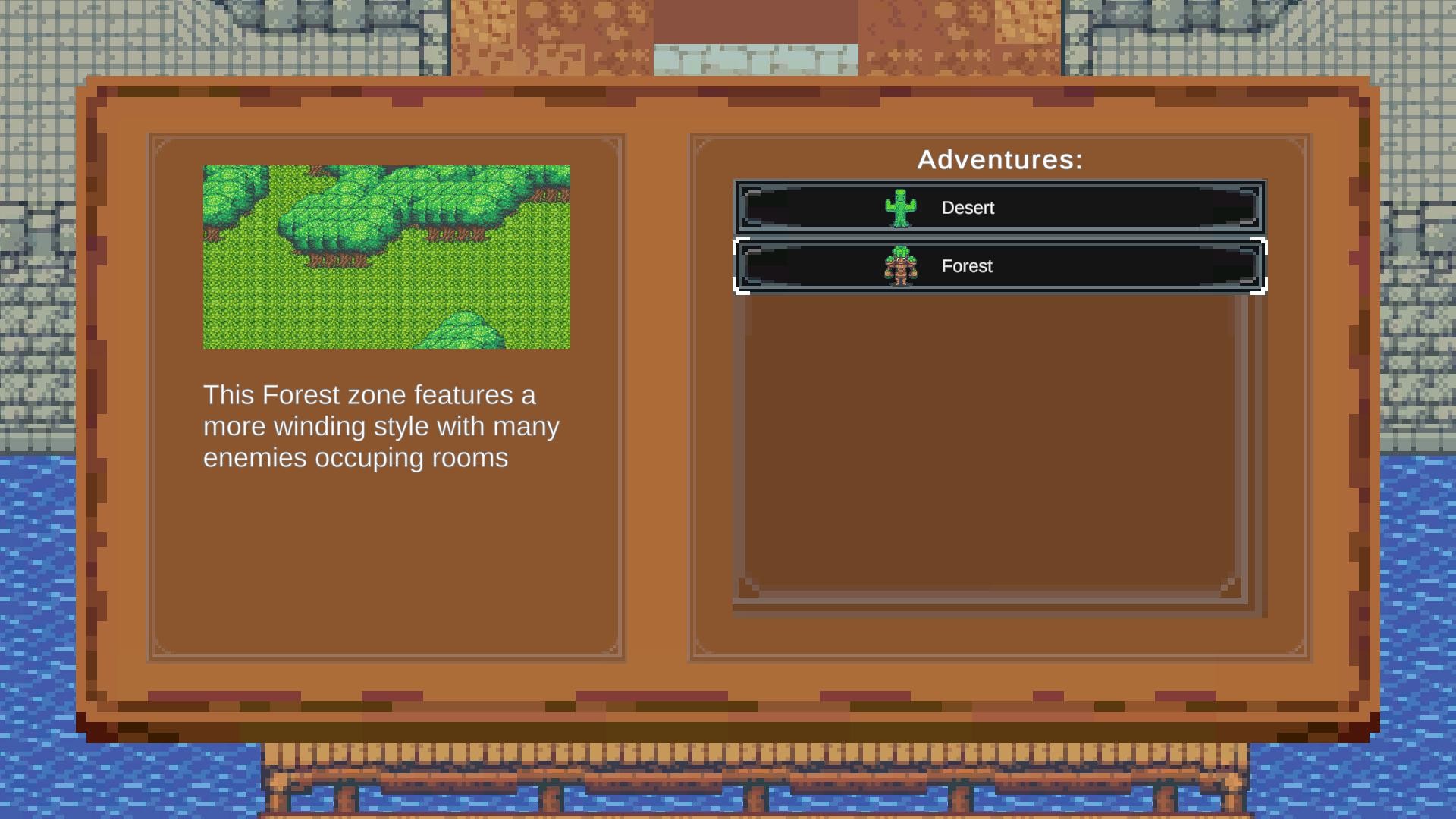Click the Adventures heading
The width and height of the screenshot is (1456, 819).
pyautogui.click(x=999, y=159)
